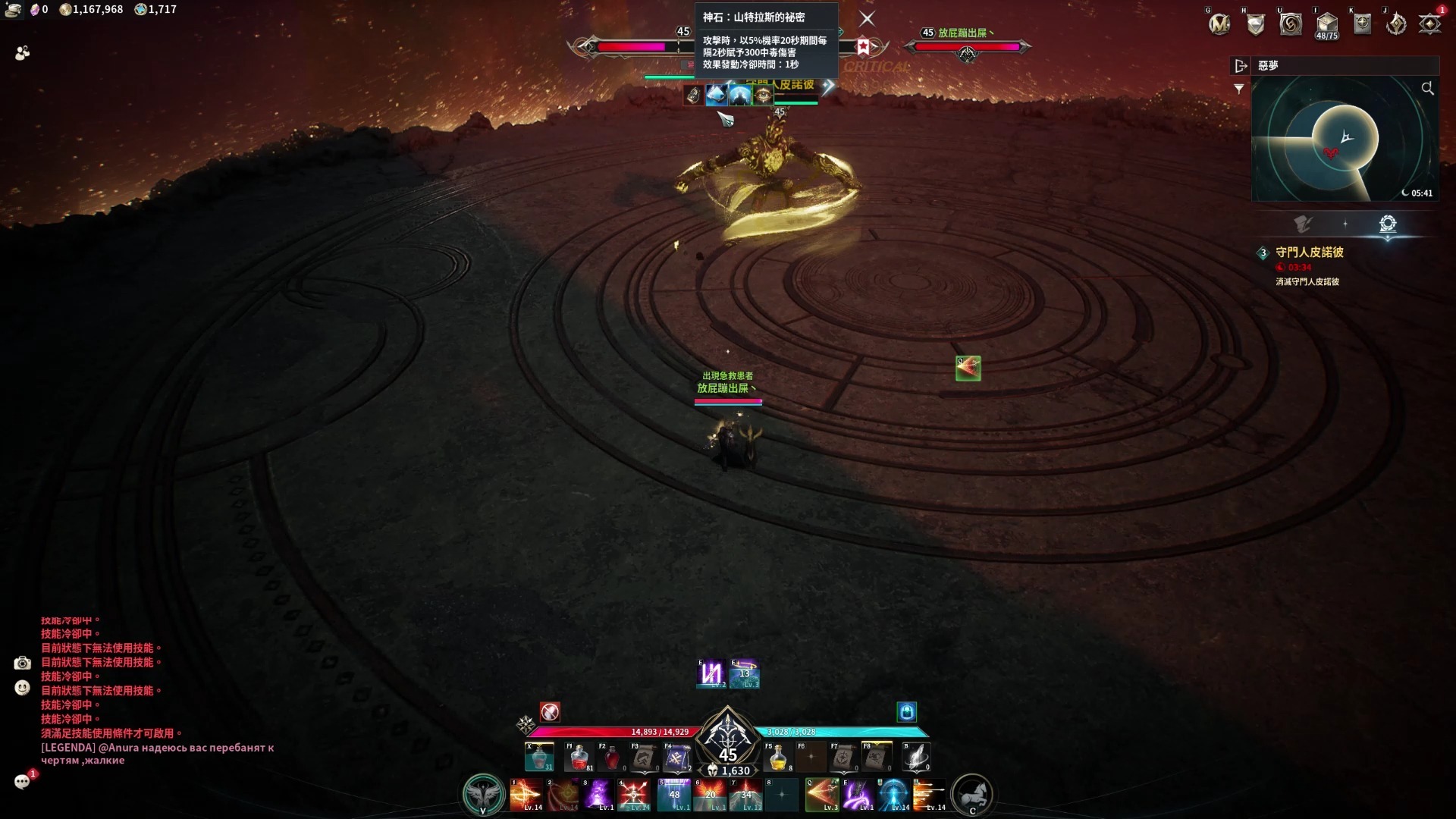Viewport: 1456px width, 819px height.
Task: Close the 神石 tooltip with the X
Action: (867, 19)
